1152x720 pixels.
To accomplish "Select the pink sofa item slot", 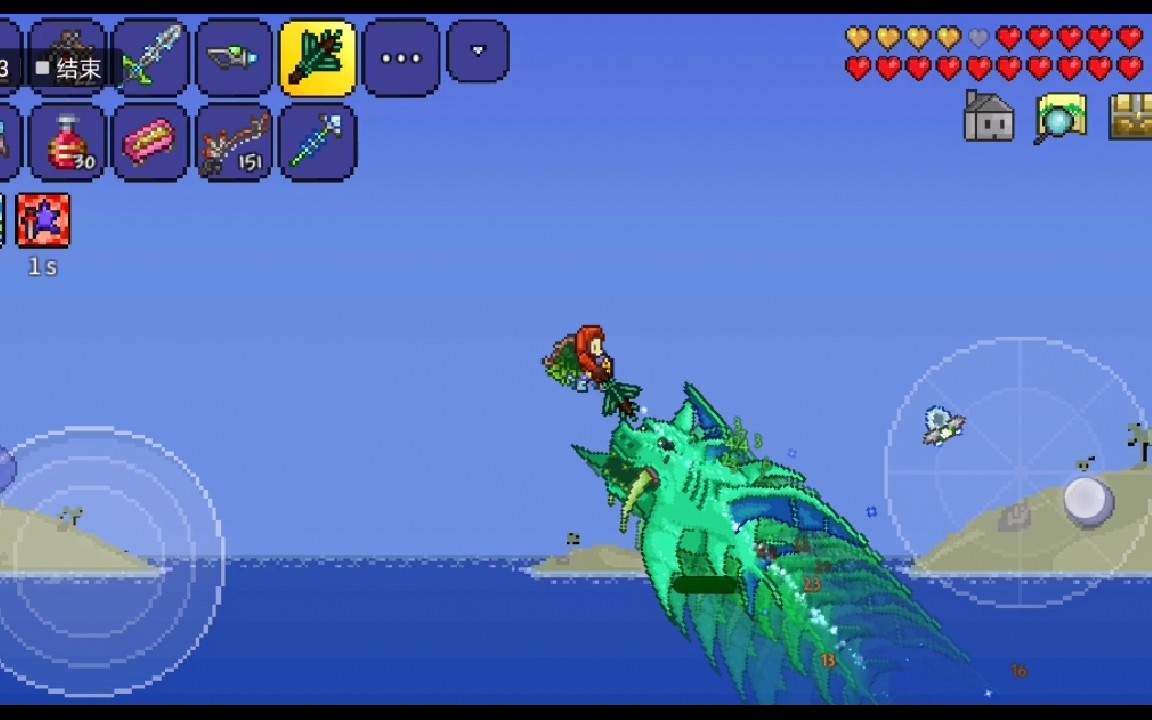I will (x=150, y=142).
